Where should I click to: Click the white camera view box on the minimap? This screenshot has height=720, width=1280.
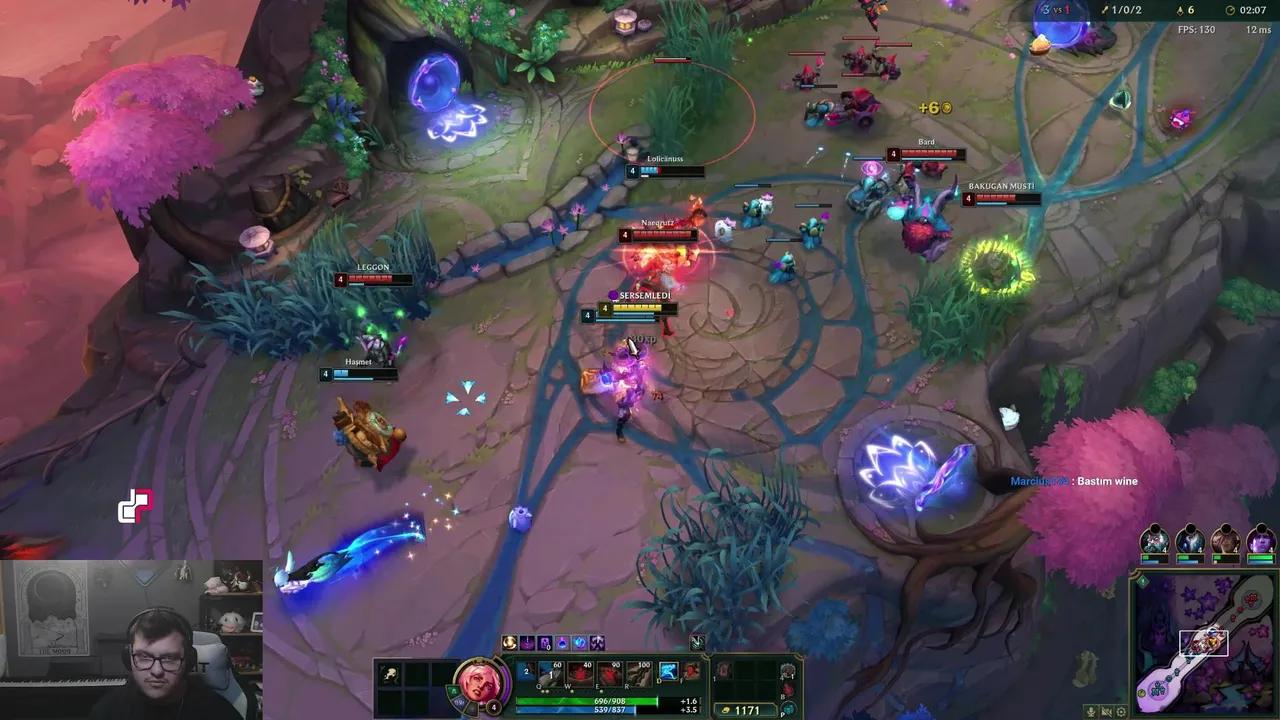pyautogui.click(x=1205, y=643)
